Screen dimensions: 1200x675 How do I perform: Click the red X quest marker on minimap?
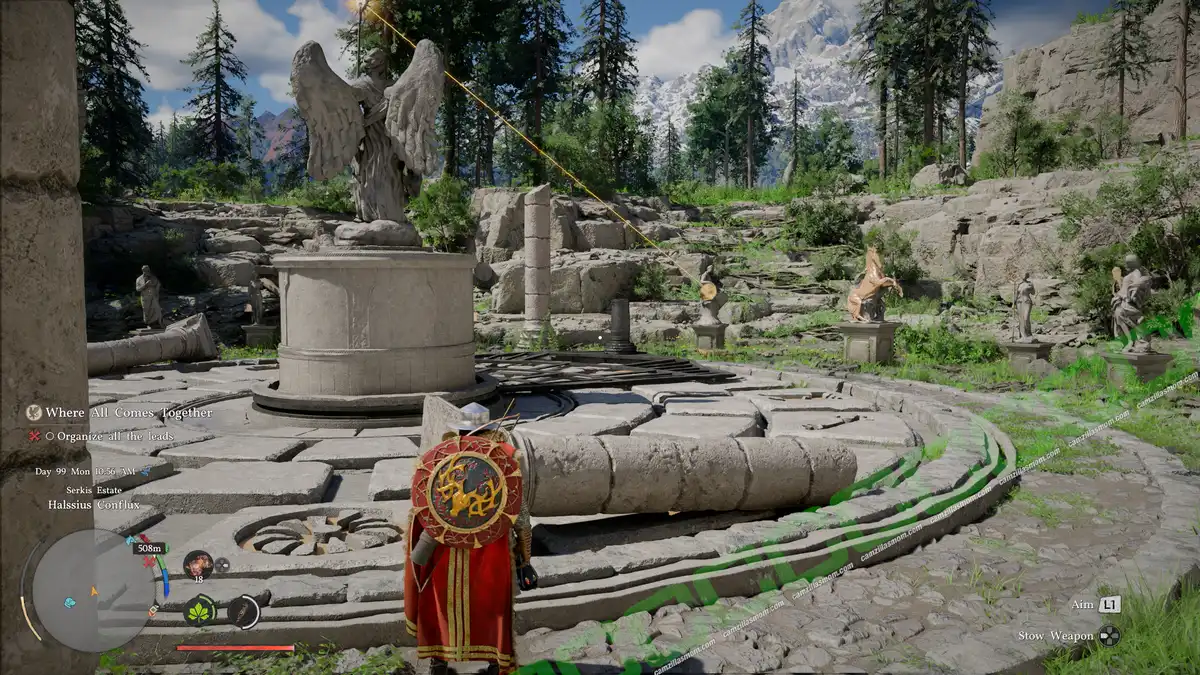pyautogui.click(x=150, y=562)
